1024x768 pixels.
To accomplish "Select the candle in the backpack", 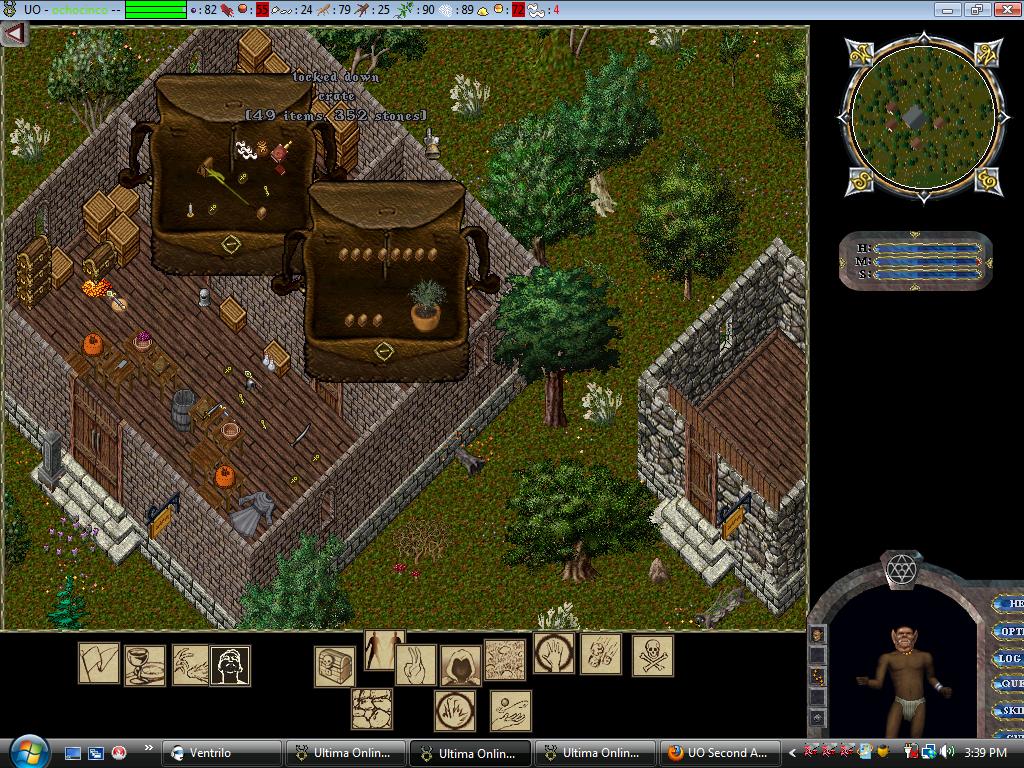I will [x=189, y=210].
